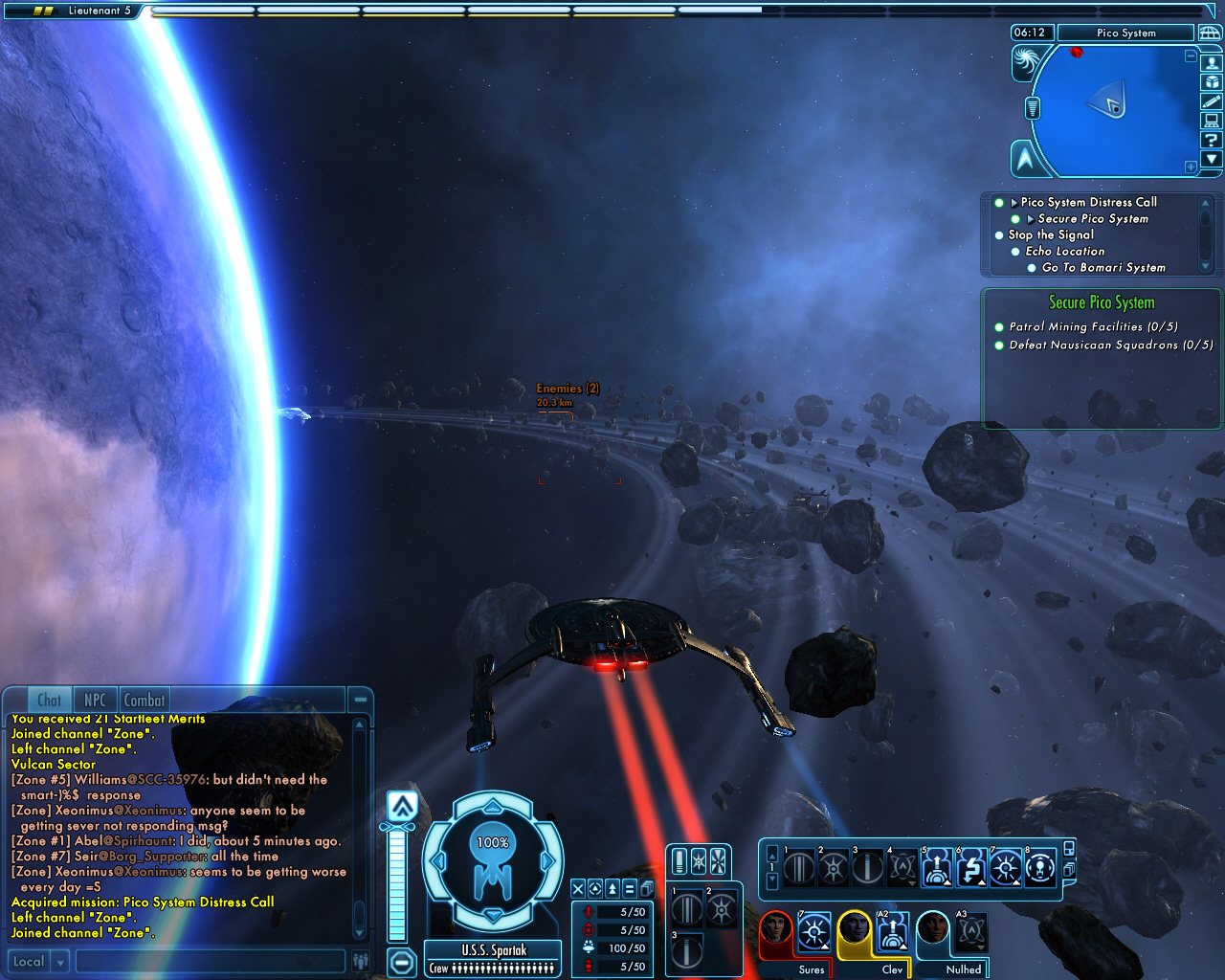The height and width of the screenshot is (980, 1225).
Task: Minimize the chat window
Action: click(x=360, y=700)
